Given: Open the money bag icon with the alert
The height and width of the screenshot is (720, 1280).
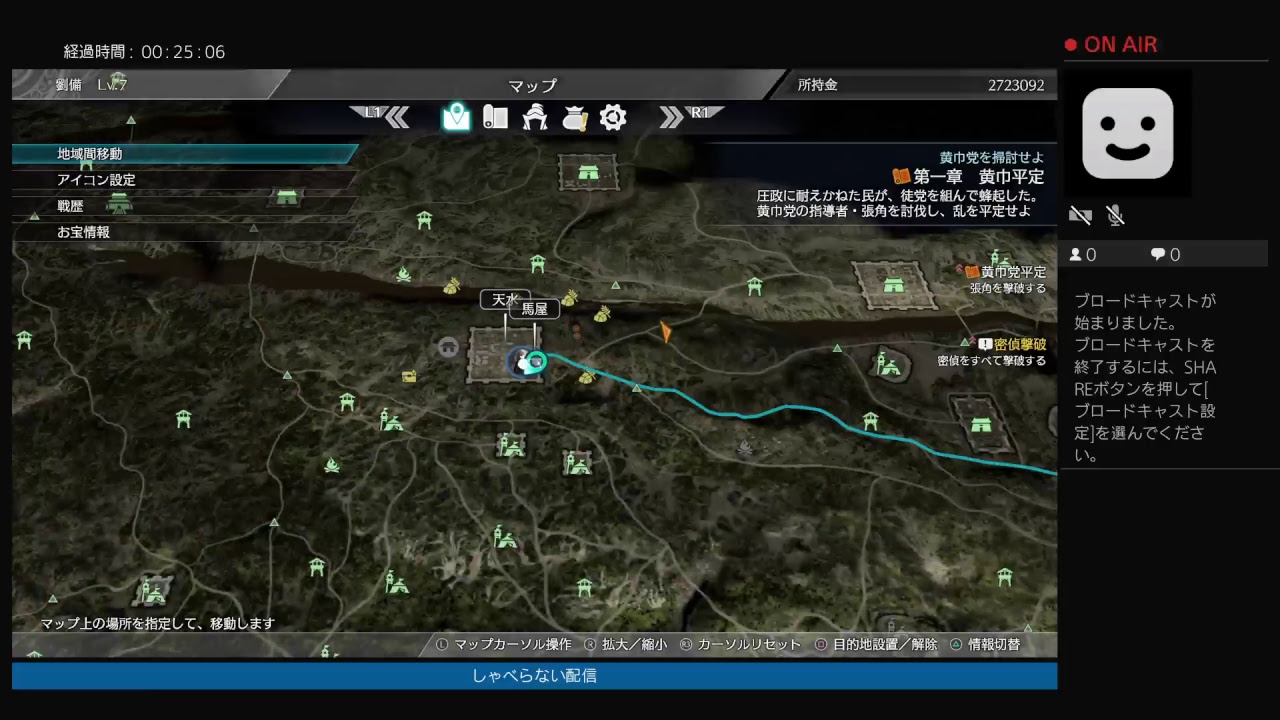Looking at the screenshot, I should pos(574,117).
